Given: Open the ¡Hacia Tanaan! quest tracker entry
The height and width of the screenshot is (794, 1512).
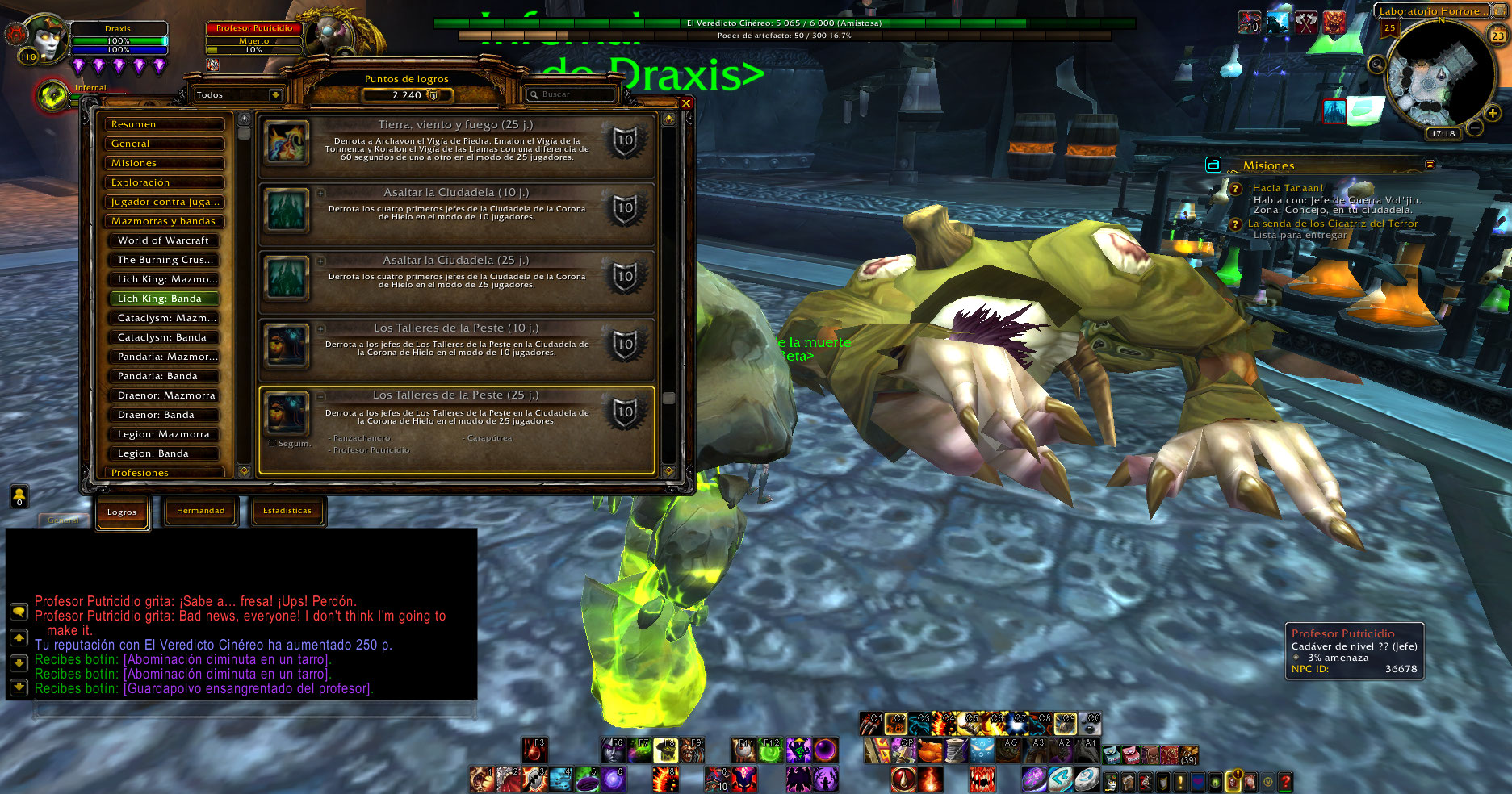Looking at the screenshot, I should point(1285,188).
